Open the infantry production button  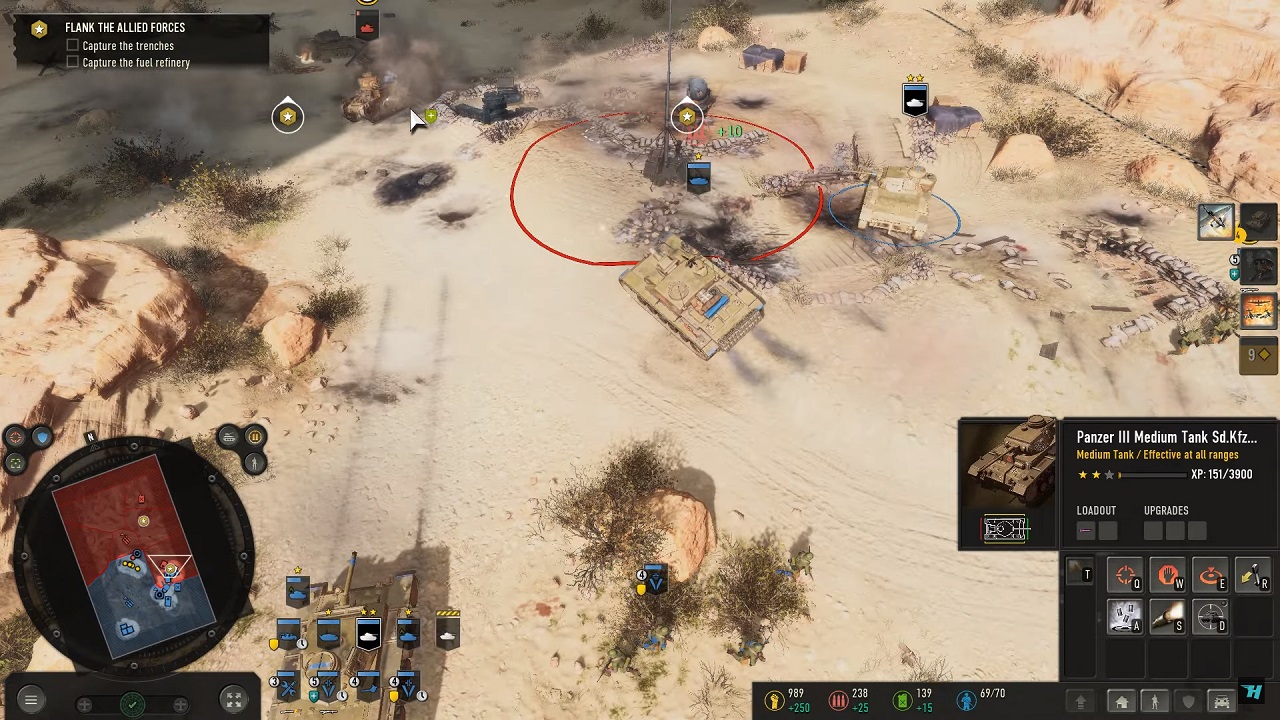[1155, 702]
